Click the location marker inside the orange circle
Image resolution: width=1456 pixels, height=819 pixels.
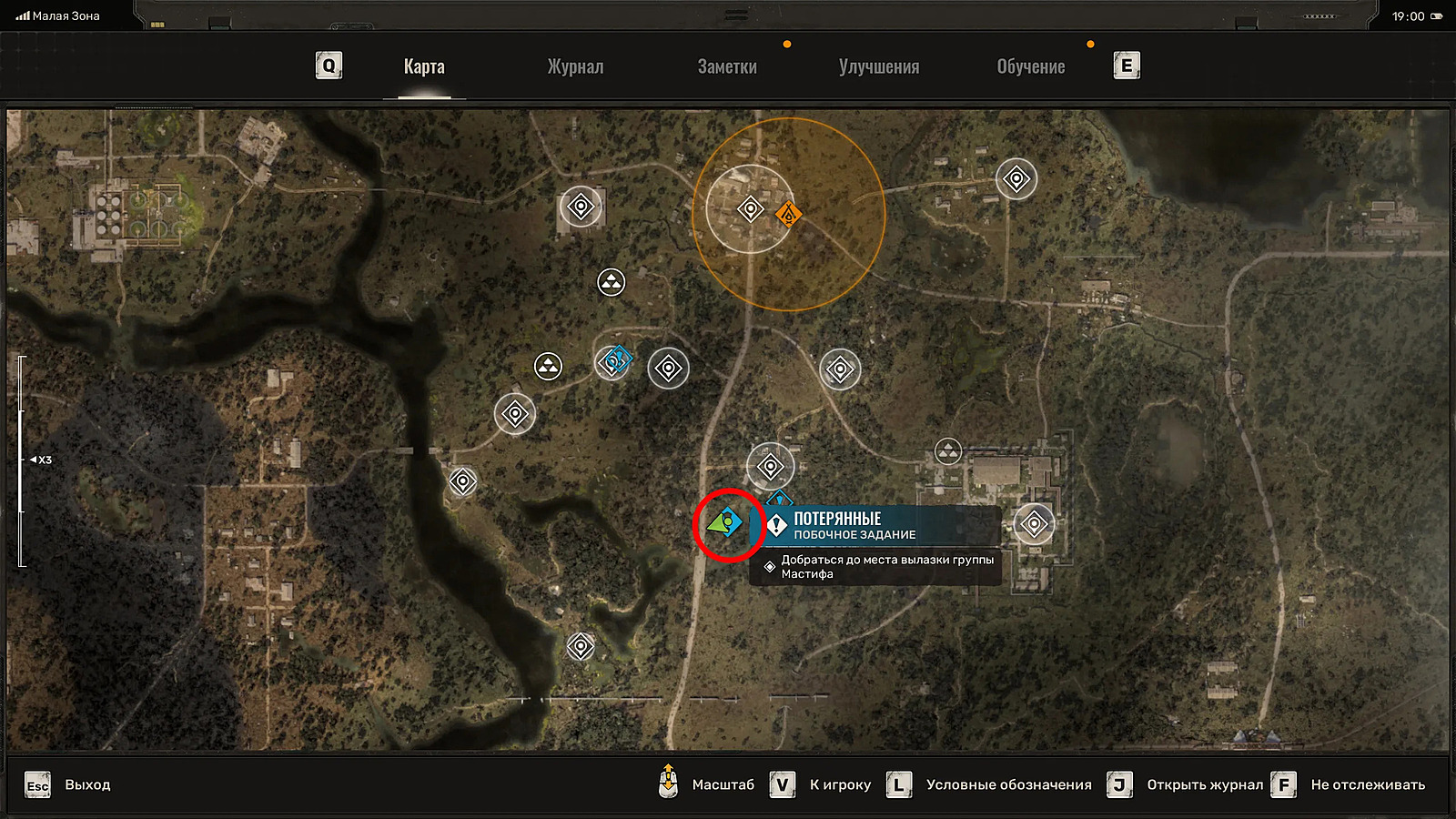point(750,209)
